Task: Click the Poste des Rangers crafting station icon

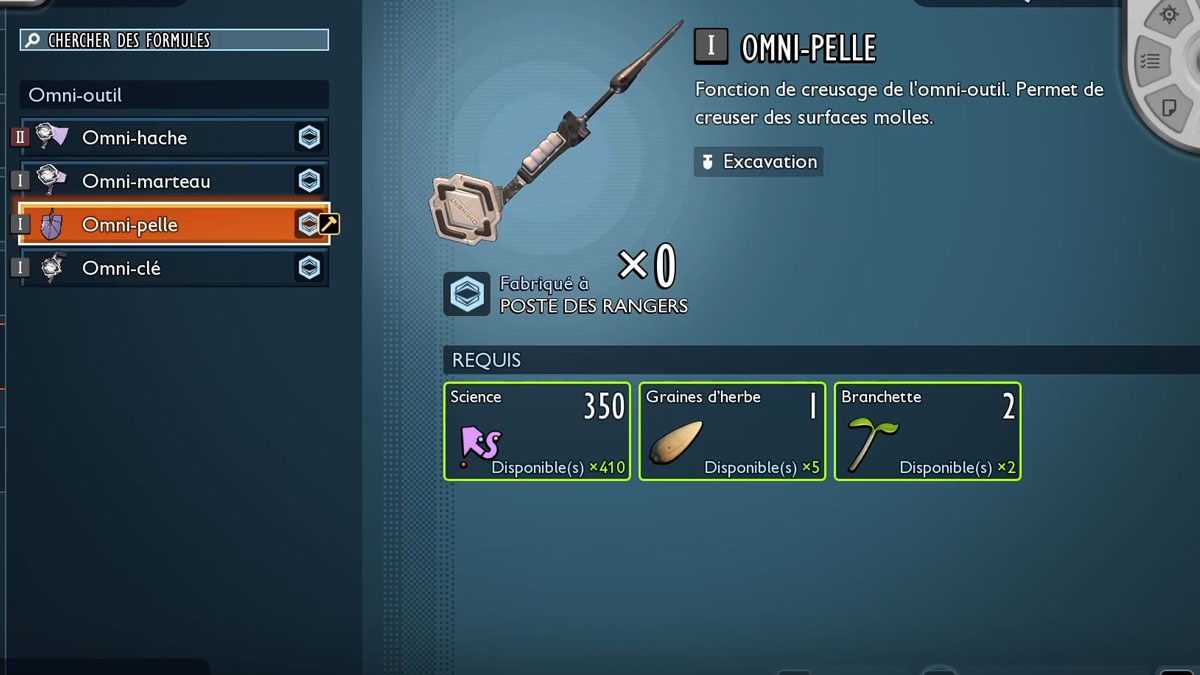Action: tap(467, 294)
